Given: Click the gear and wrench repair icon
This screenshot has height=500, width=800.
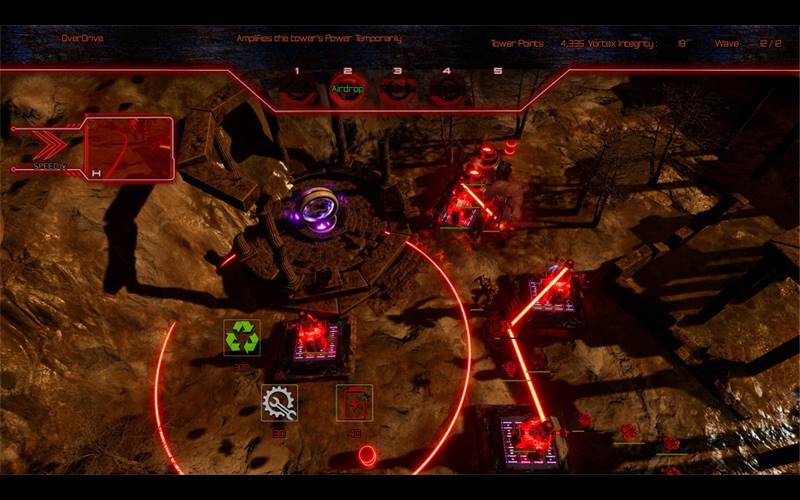Looking at the screenshot, I should click(x=279, y=402).
